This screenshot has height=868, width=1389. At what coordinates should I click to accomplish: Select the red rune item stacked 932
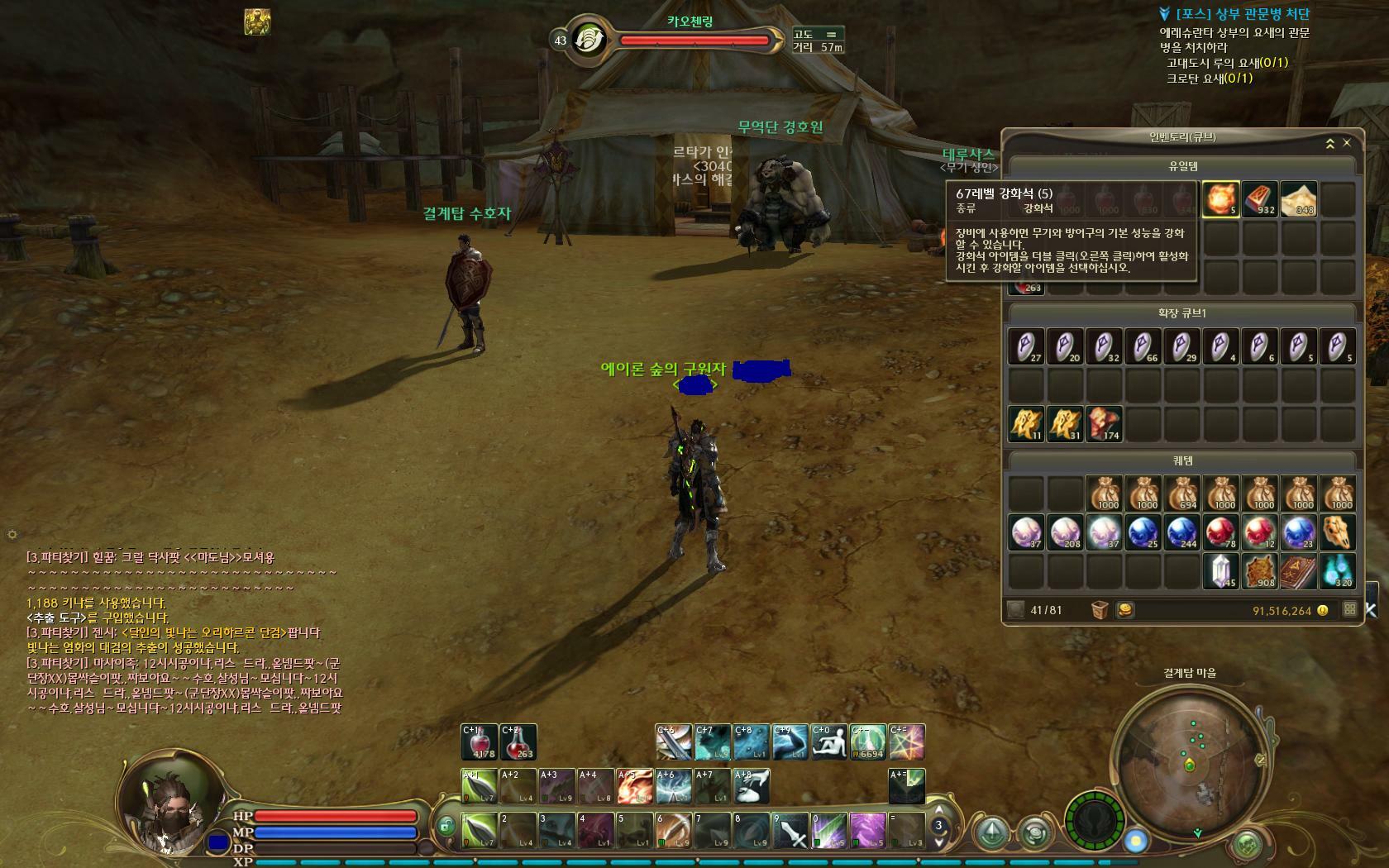click(x=1259, y=199)
